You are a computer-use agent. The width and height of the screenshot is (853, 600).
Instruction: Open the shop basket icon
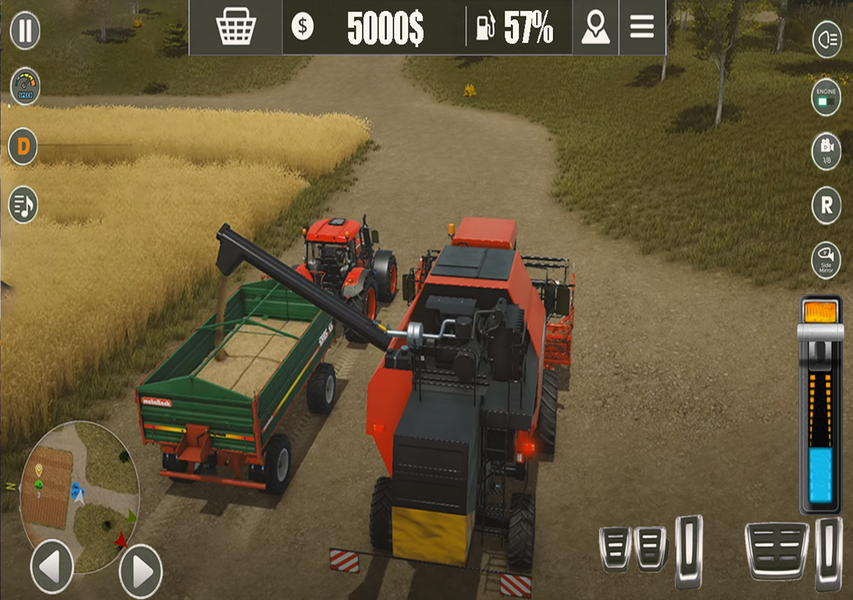pyautogui.click(x=236, y=28)
